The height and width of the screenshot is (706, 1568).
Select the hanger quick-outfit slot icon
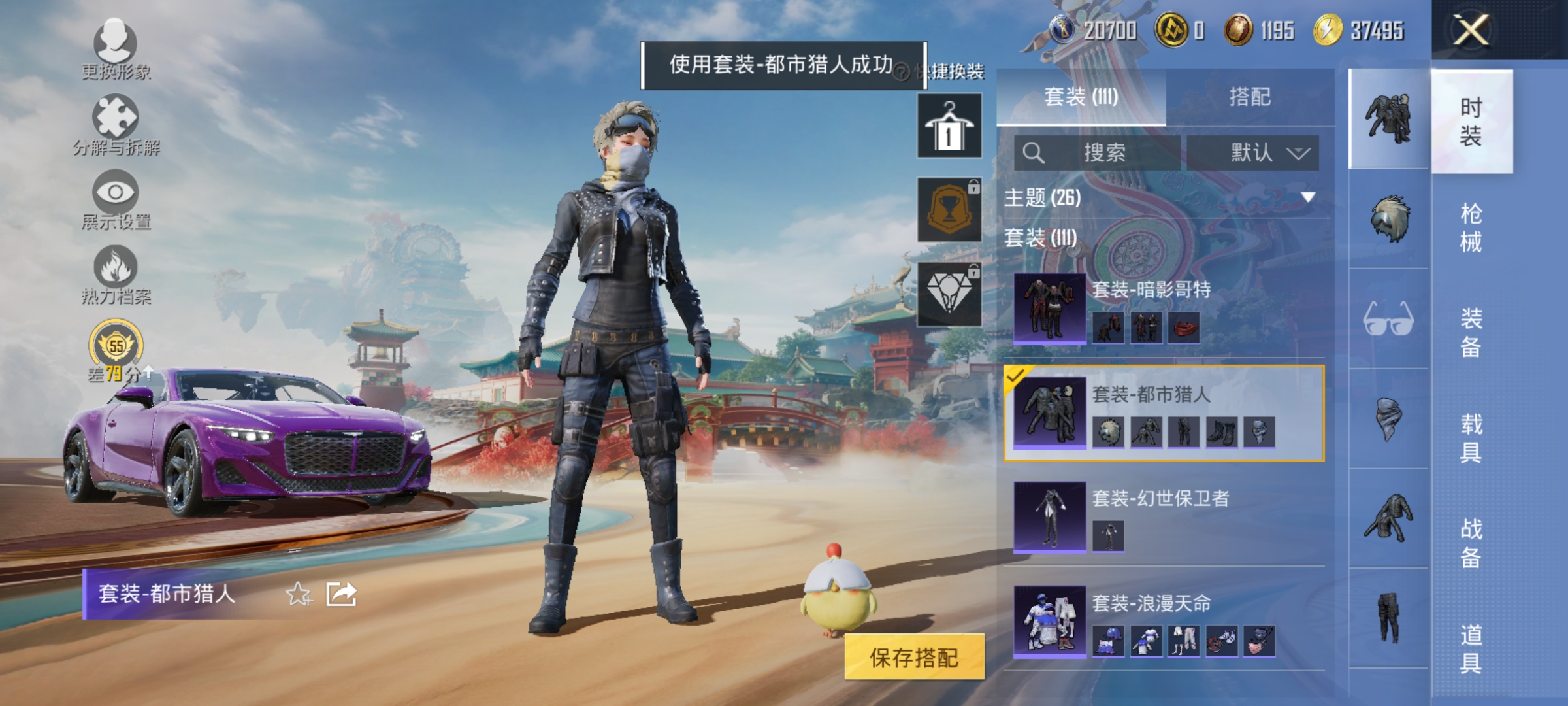point(949,124)
